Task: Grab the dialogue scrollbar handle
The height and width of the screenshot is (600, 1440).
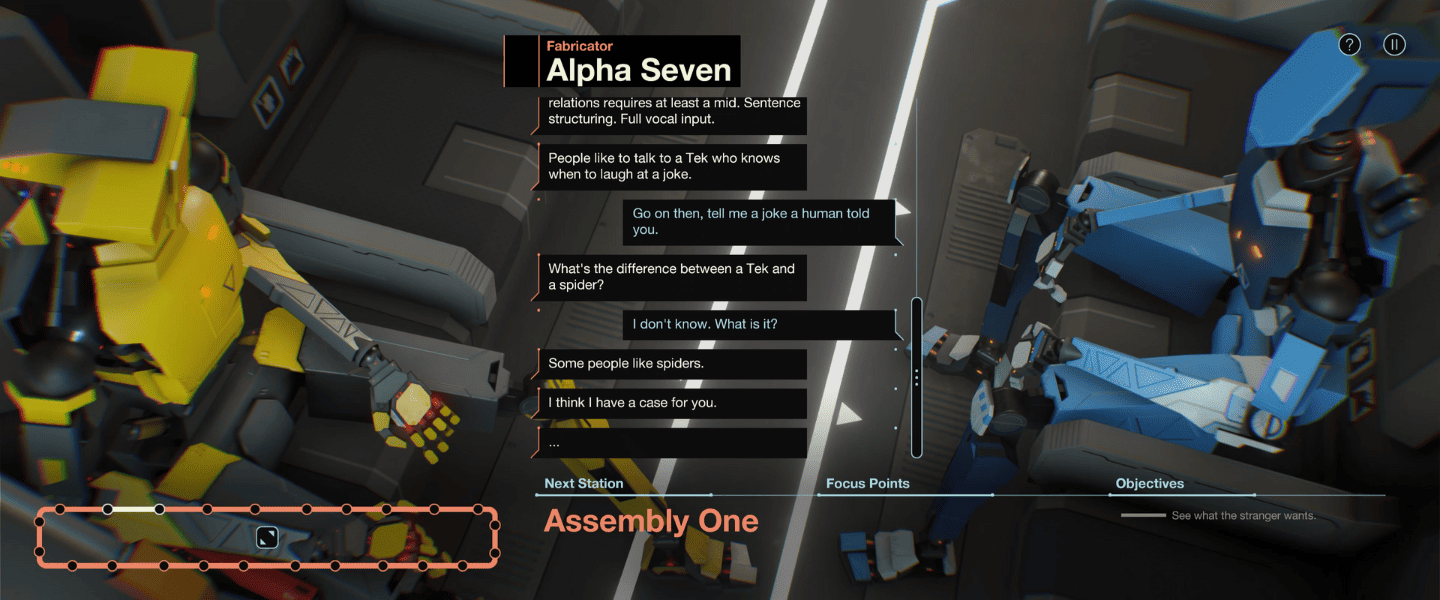Action: (916, 377)
